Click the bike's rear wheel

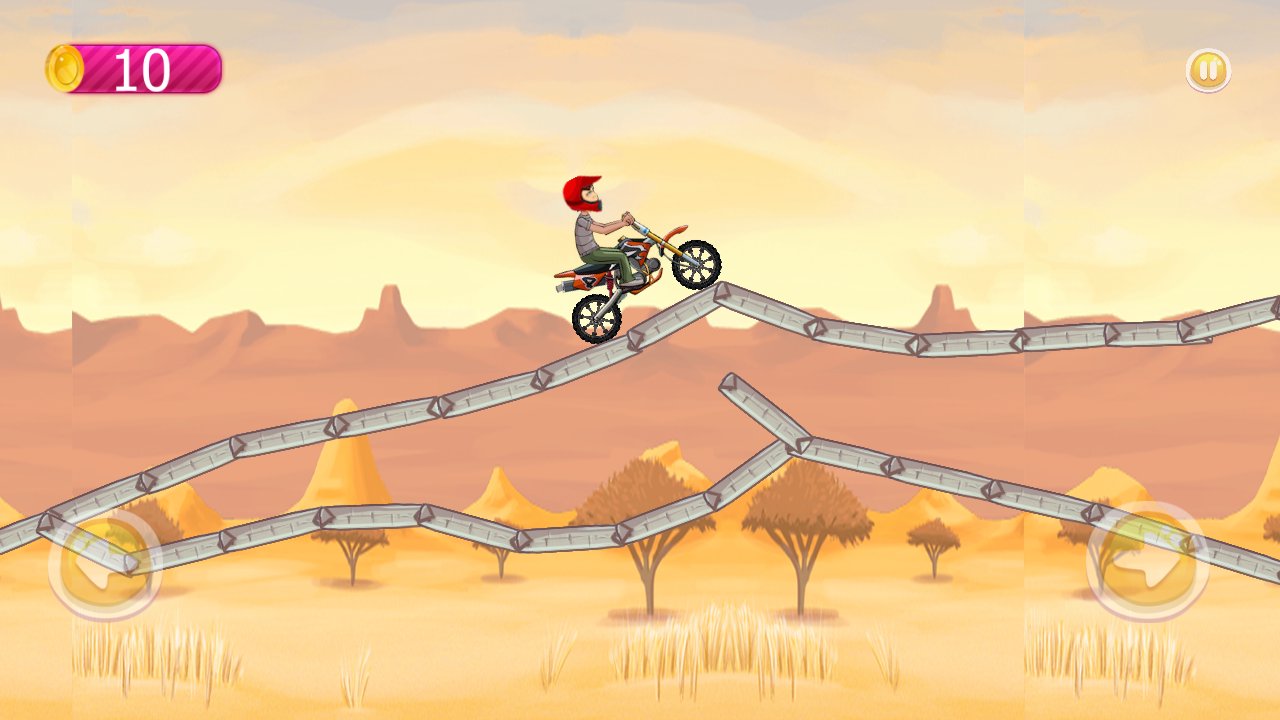[597, 320]
